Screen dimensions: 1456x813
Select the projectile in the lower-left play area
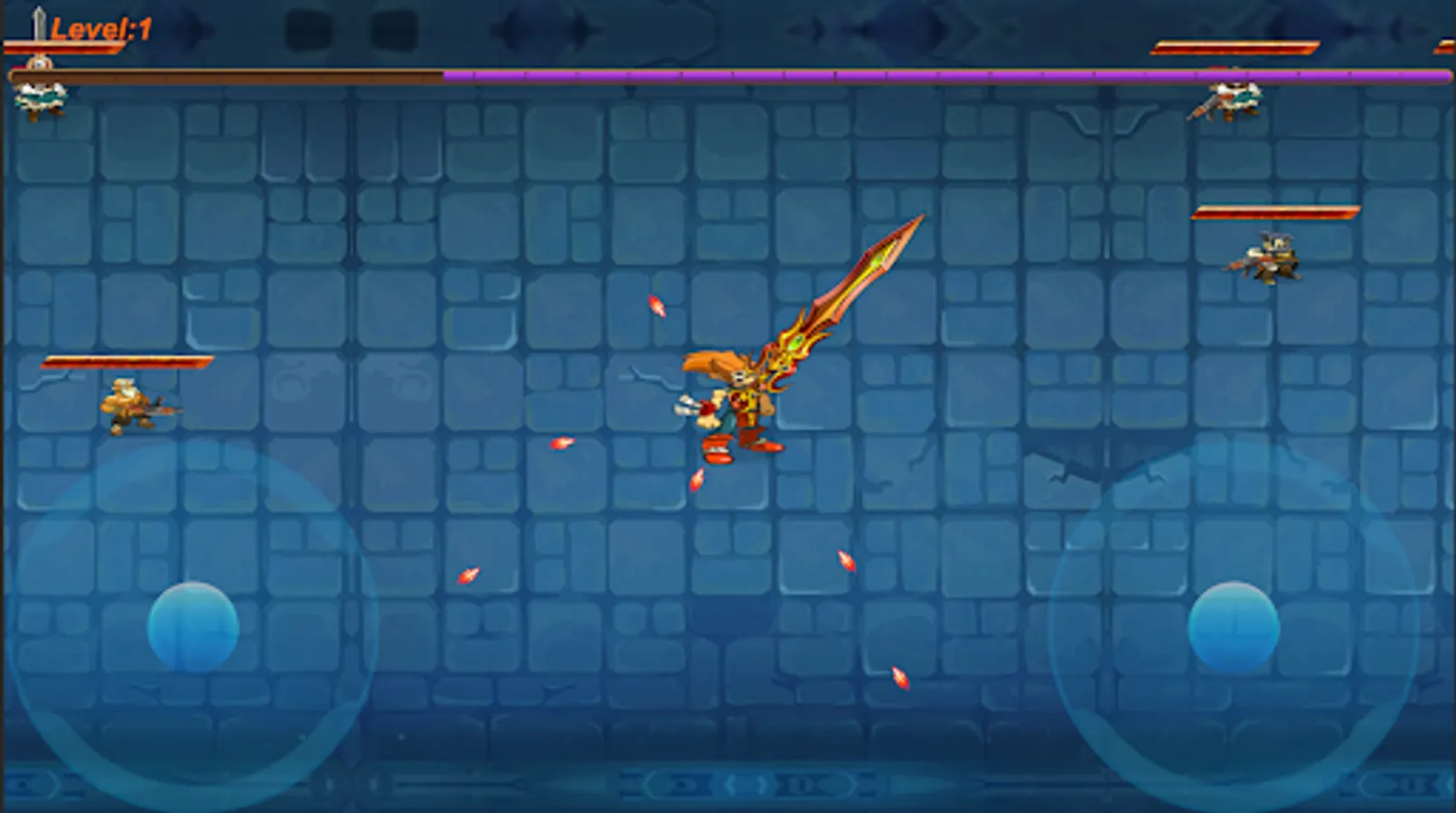click(468, 573)
